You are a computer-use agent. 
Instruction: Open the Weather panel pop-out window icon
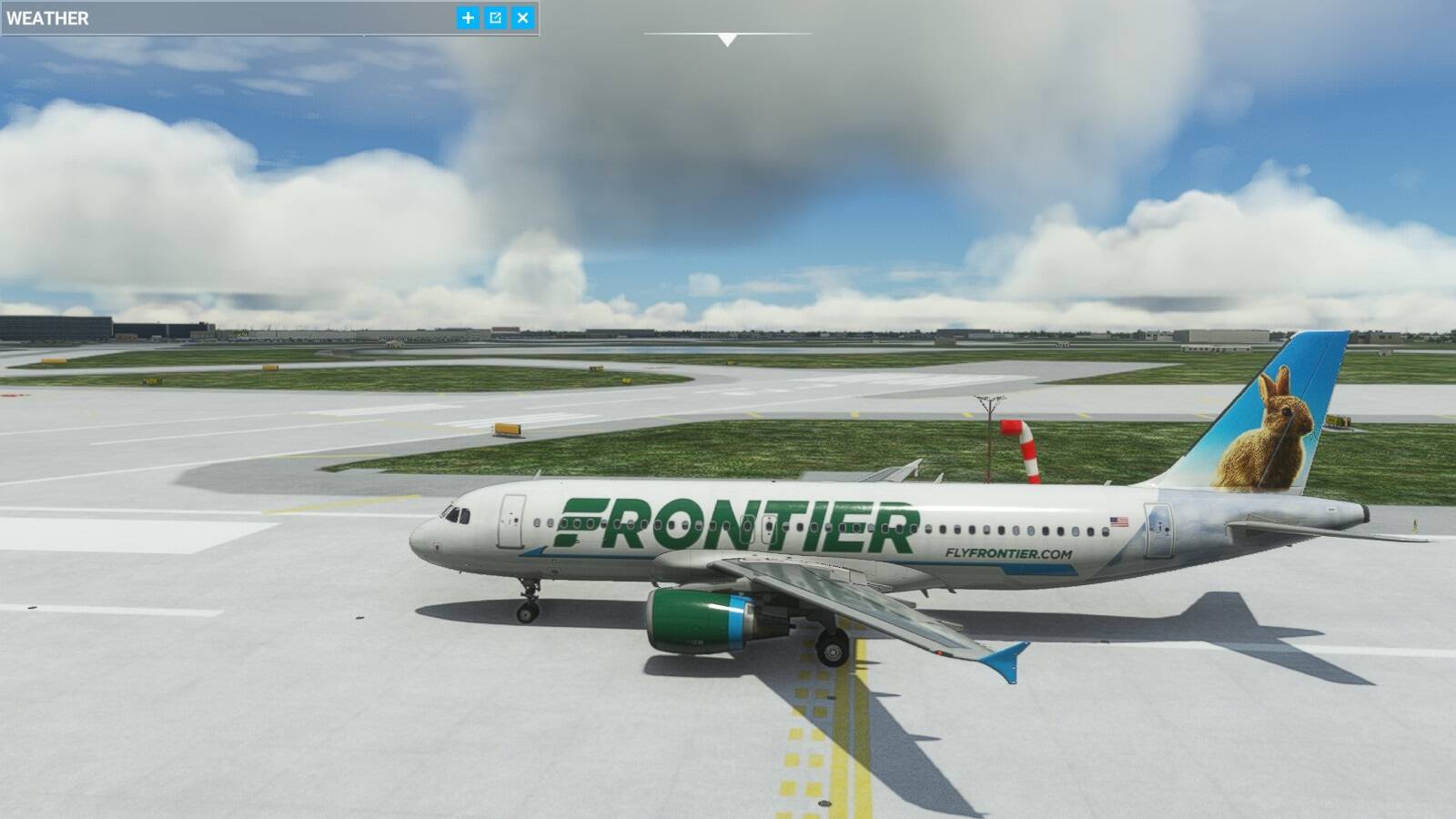point(494,16)
